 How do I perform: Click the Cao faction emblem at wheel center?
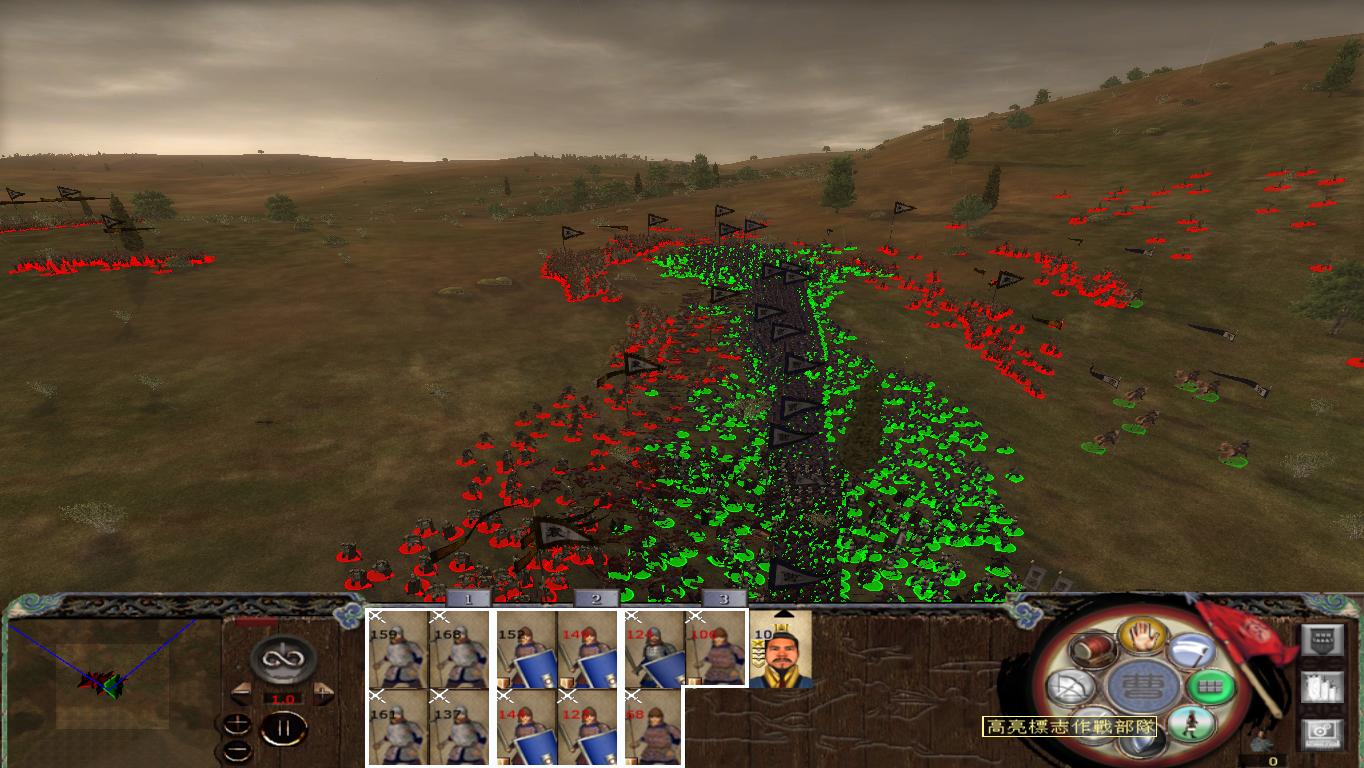point(1144,685)
